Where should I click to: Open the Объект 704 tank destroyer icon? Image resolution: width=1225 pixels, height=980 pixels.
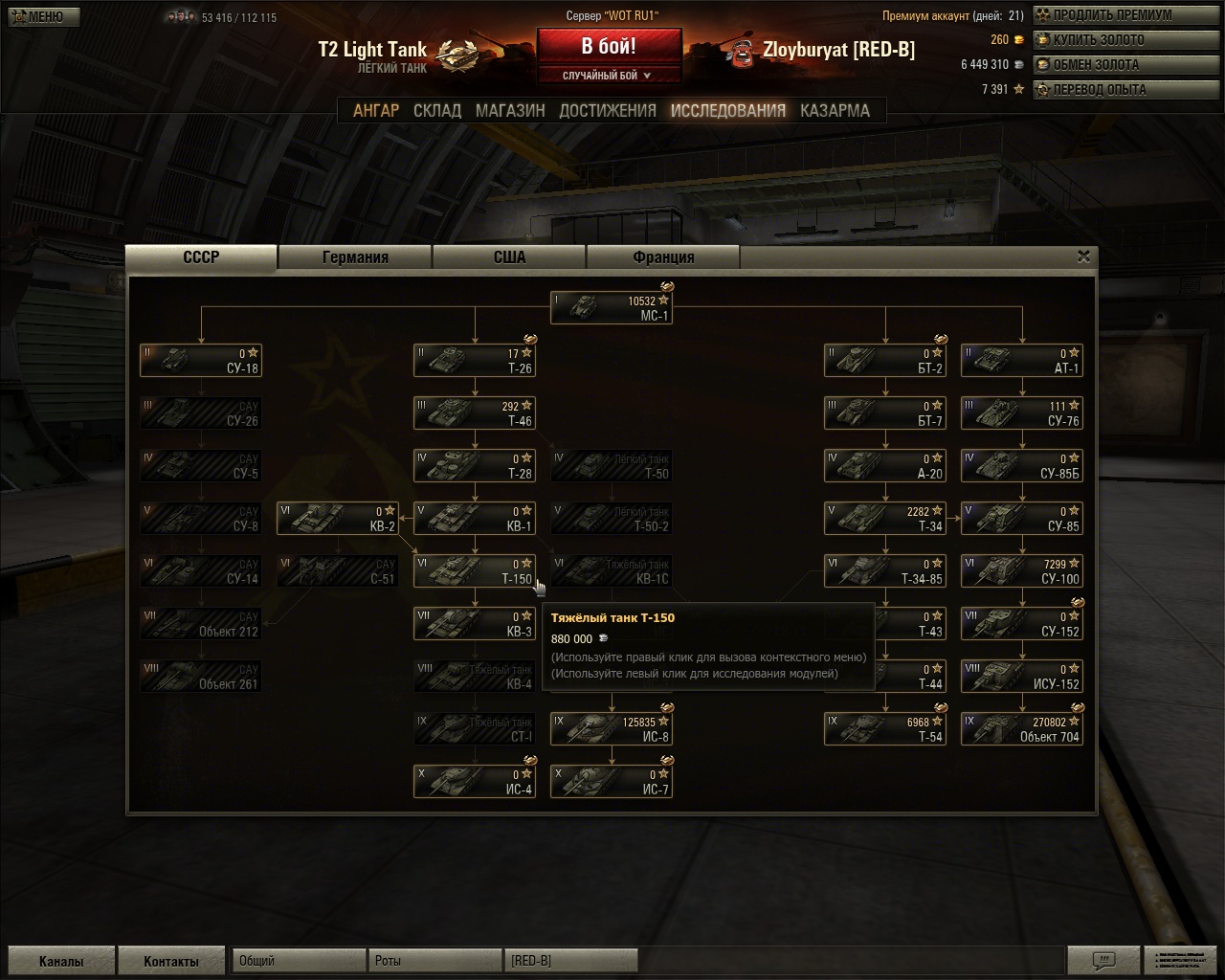tap(1021, 728)
